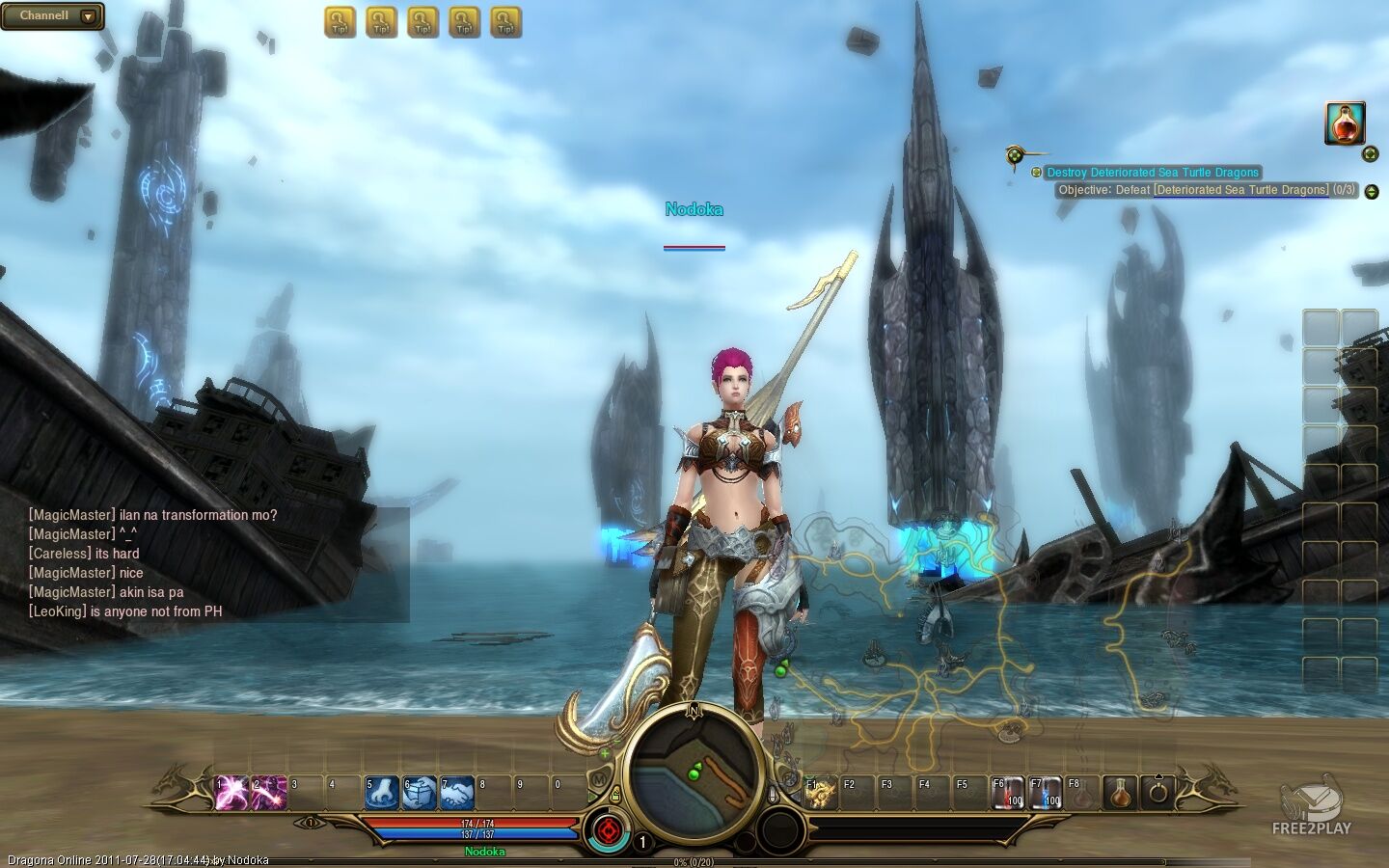Use the blue mana potion in F7

tap(1047, 793)
